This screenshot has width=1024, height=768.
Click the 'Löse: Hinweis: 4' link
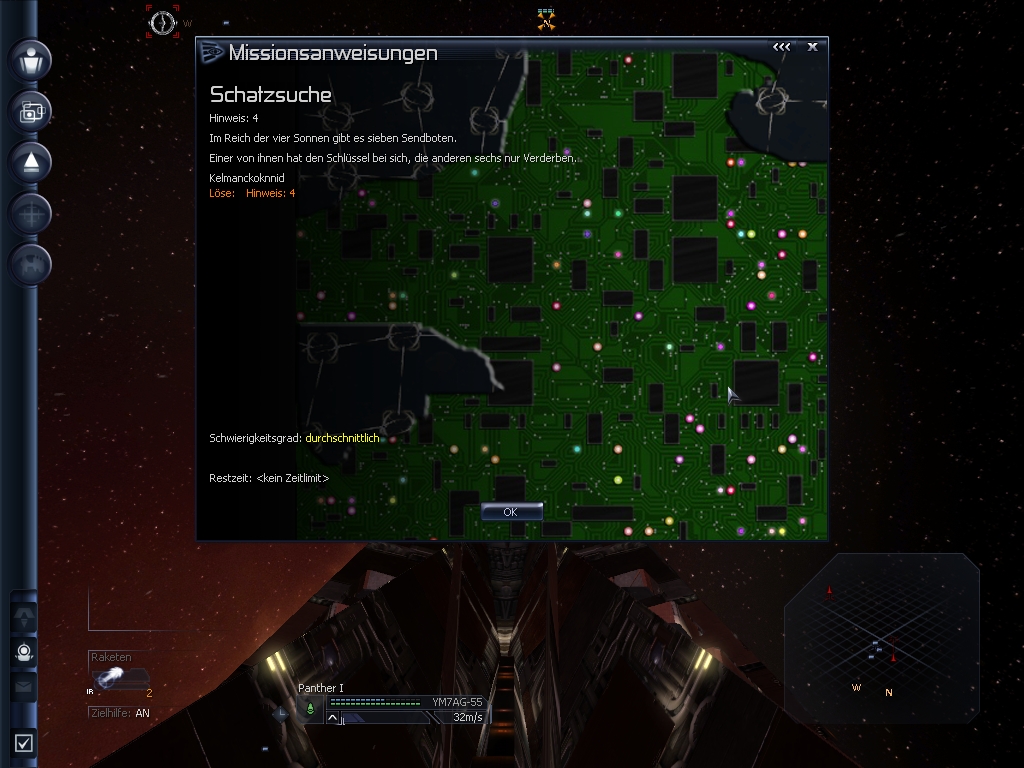pos(252,193)
